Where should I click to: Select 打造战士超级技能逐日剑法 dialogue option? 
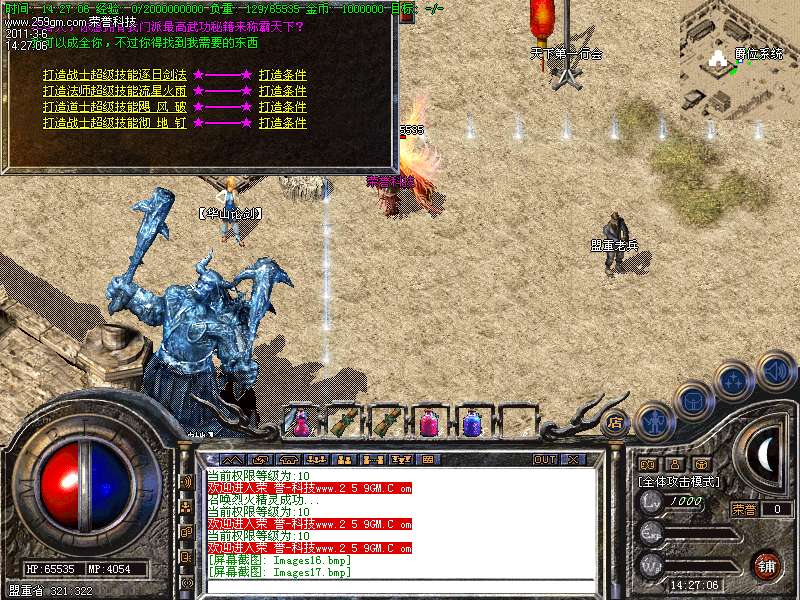[x=115, y=75]
